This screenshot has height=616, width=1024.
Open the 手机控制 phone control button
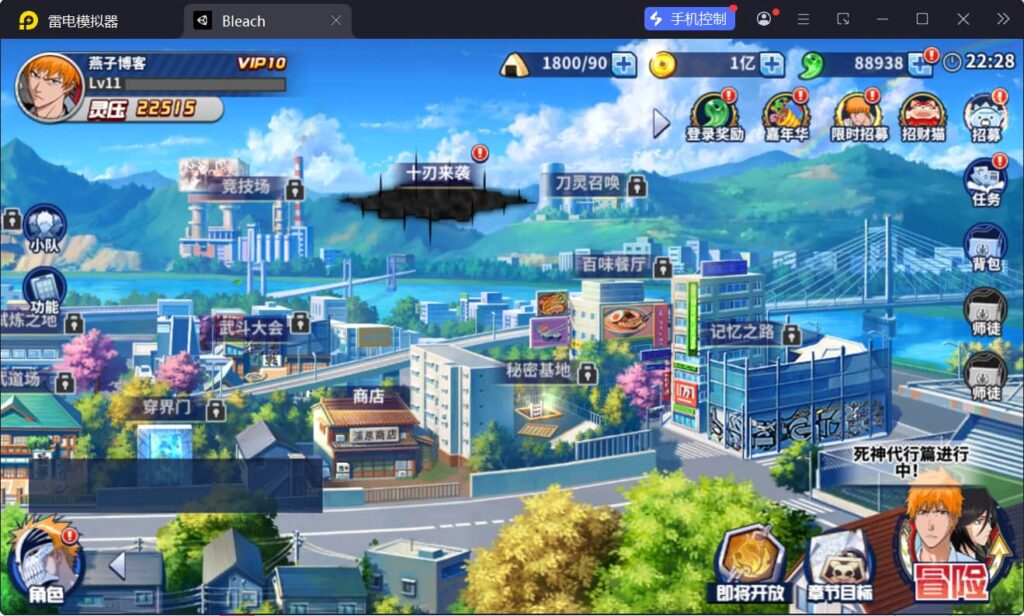pyautogui.click(x=688, y=19)
